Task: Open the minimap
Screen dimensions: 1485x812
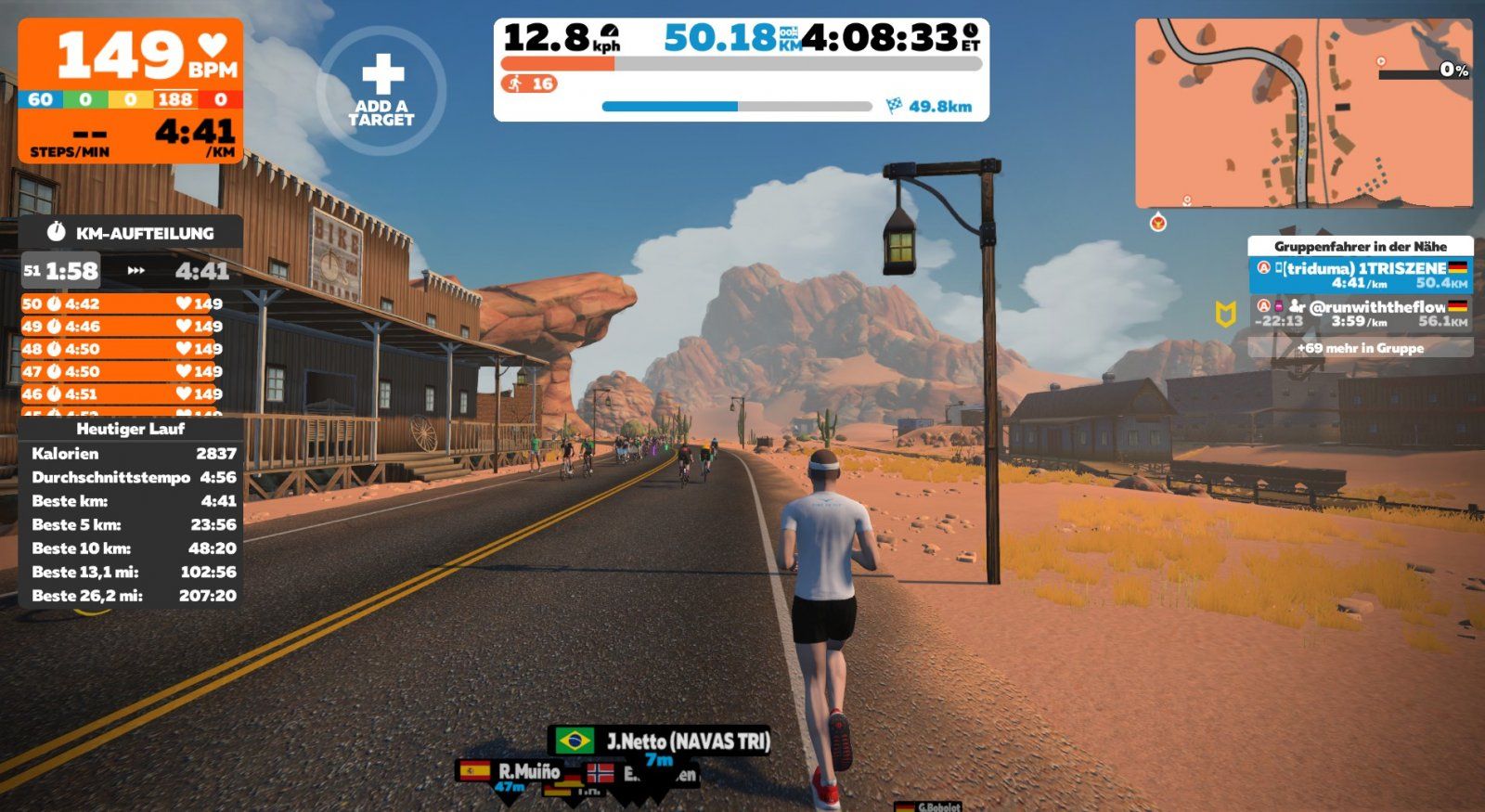Action: click(1303, 113)
